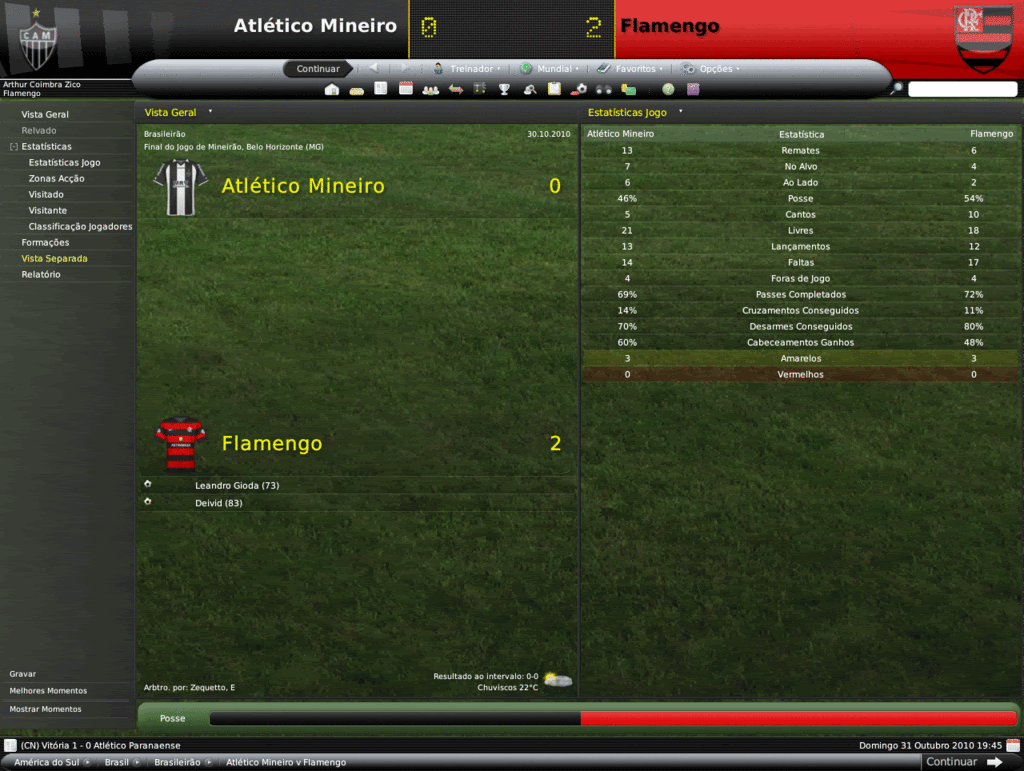1024x771 pixels.
Task: Click the bottom-right Continuar button
Action: (964, 762)
